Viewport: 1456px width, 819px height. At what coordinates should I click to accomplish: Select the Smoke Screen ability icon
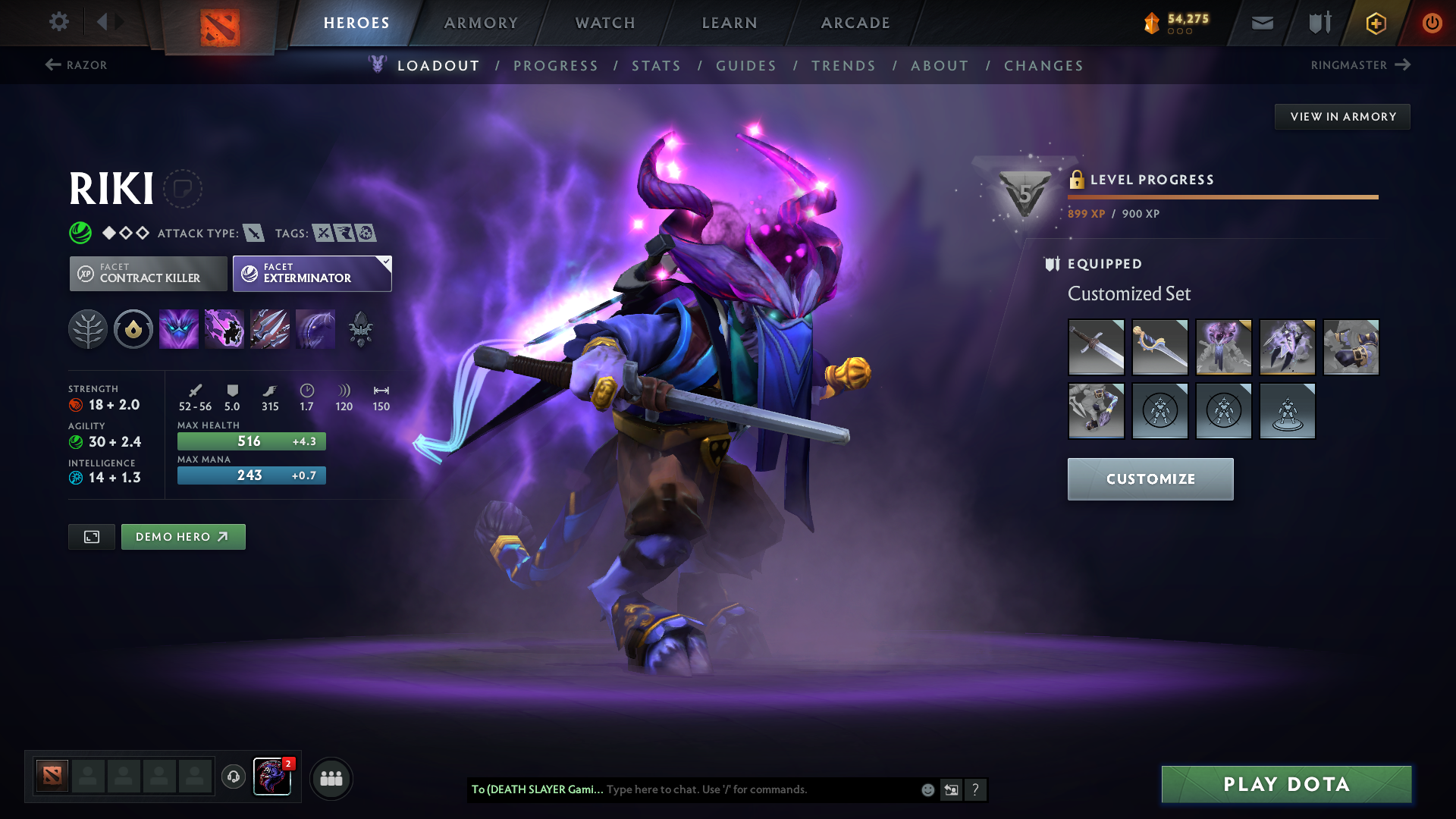pyautogui.click(x=179, y=328)
